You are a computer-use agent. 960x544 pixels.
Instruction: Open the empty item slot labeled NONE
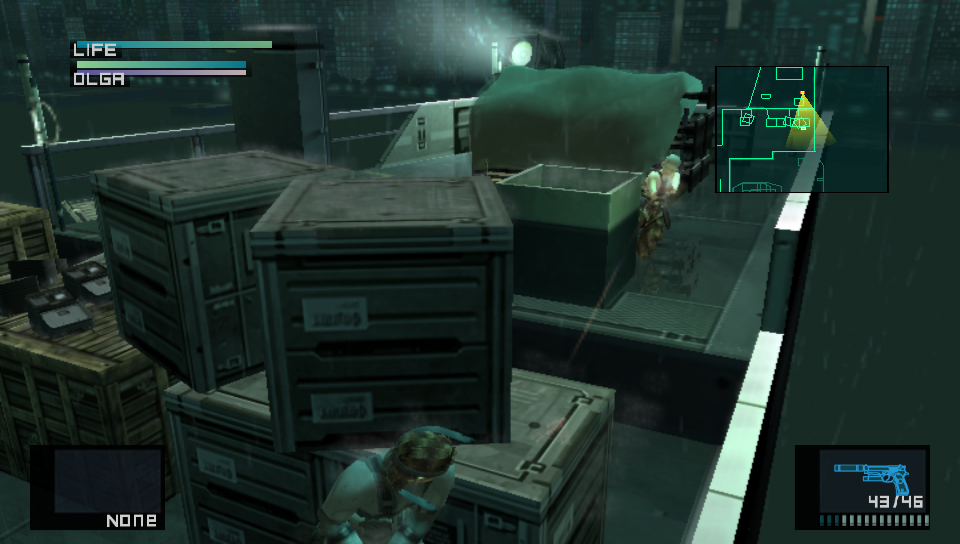click(x=98, y=487)
